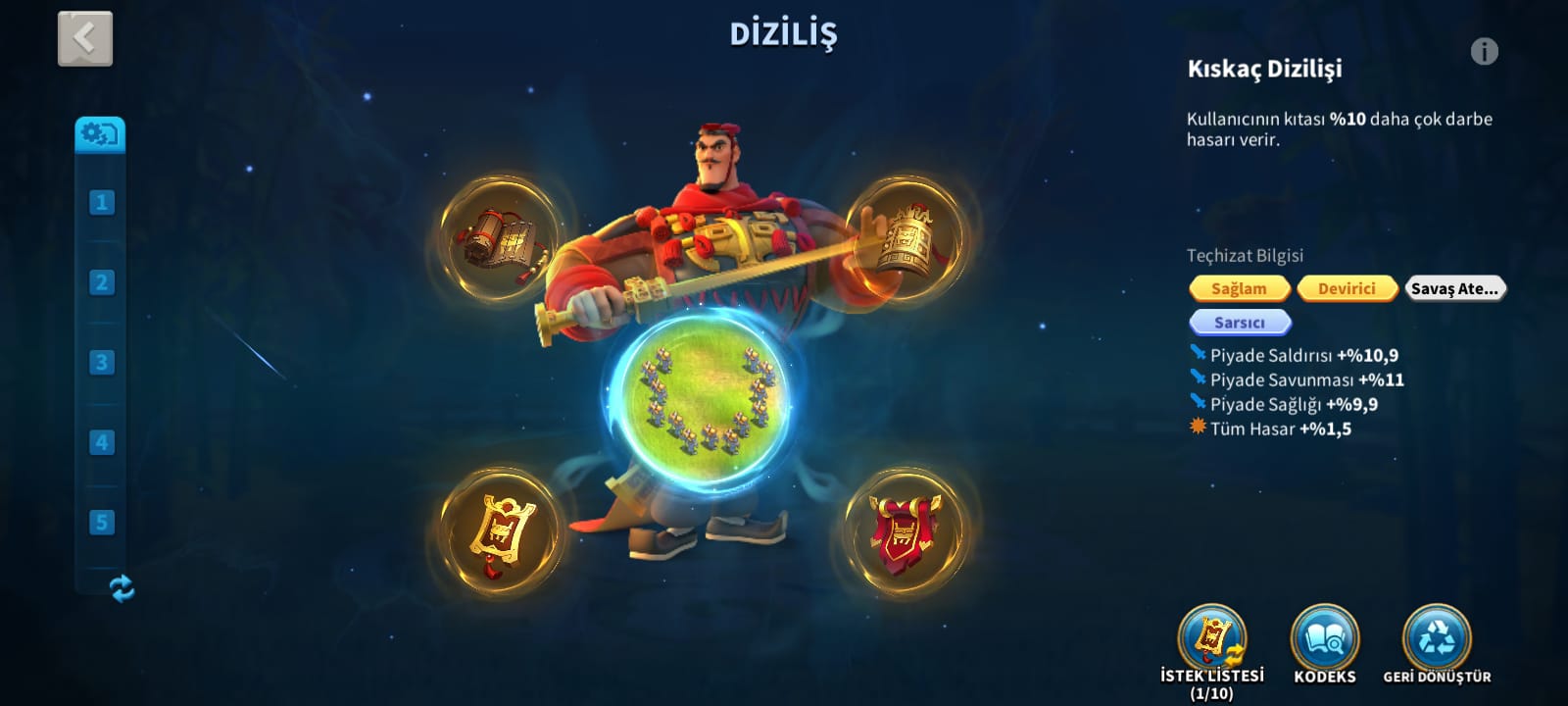Show the Savaş Ate... attribute tag
Viewport: 1568px width, 706px height.
[1454, 288]
